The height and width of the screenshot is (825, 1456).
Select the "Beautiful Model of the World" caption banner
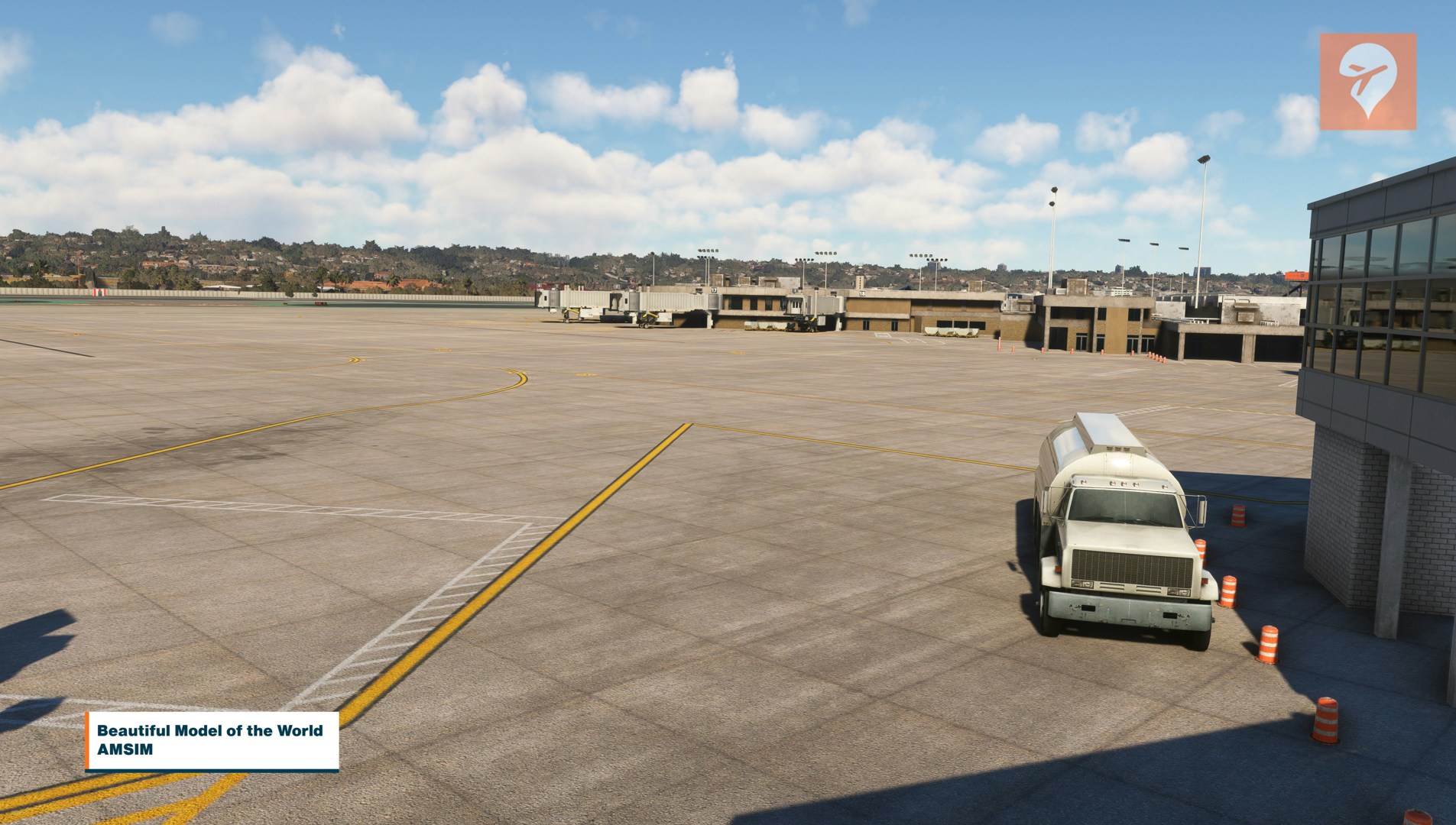(212, 740)
